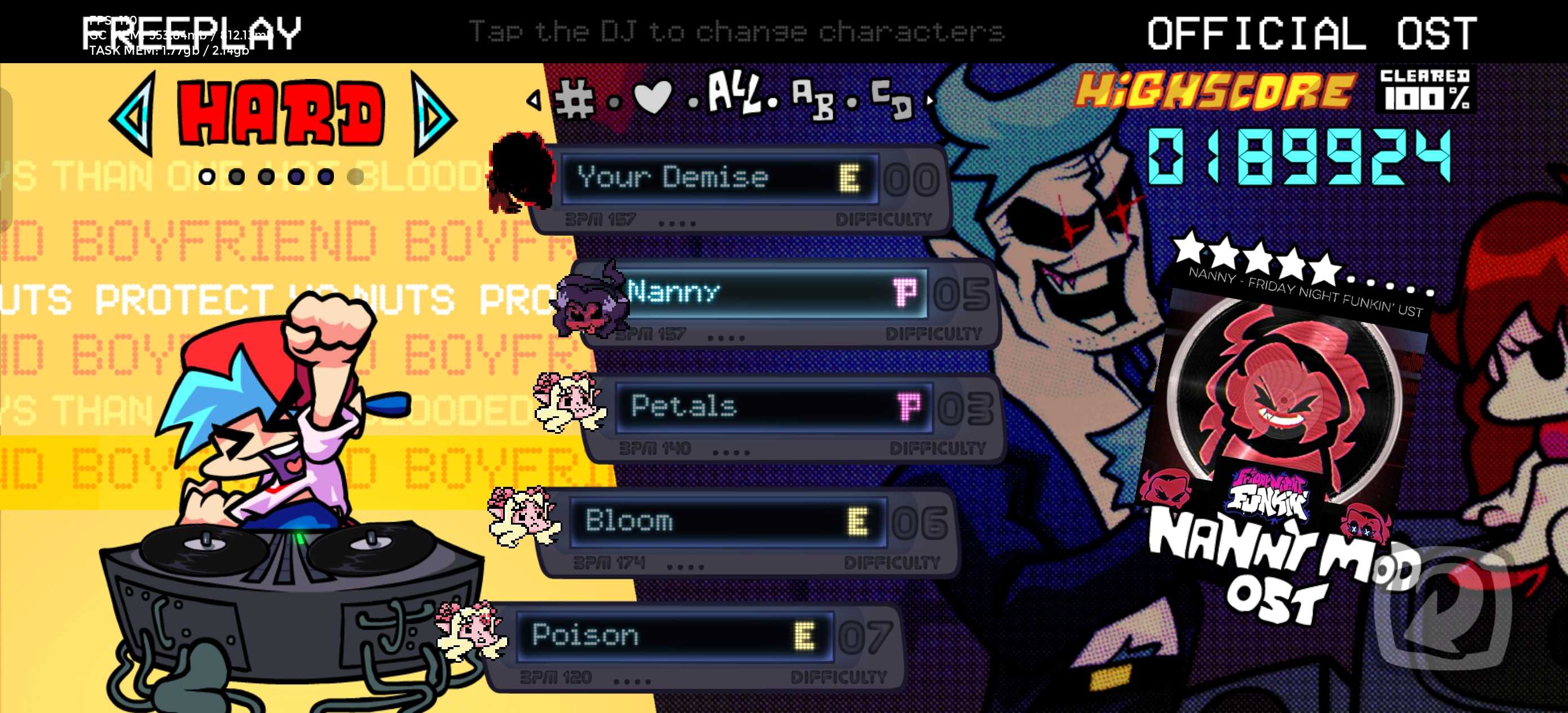The width and height of the screenshot is (1568, 713).
Task: Select the Your Demise song
Action: (718, 179)
